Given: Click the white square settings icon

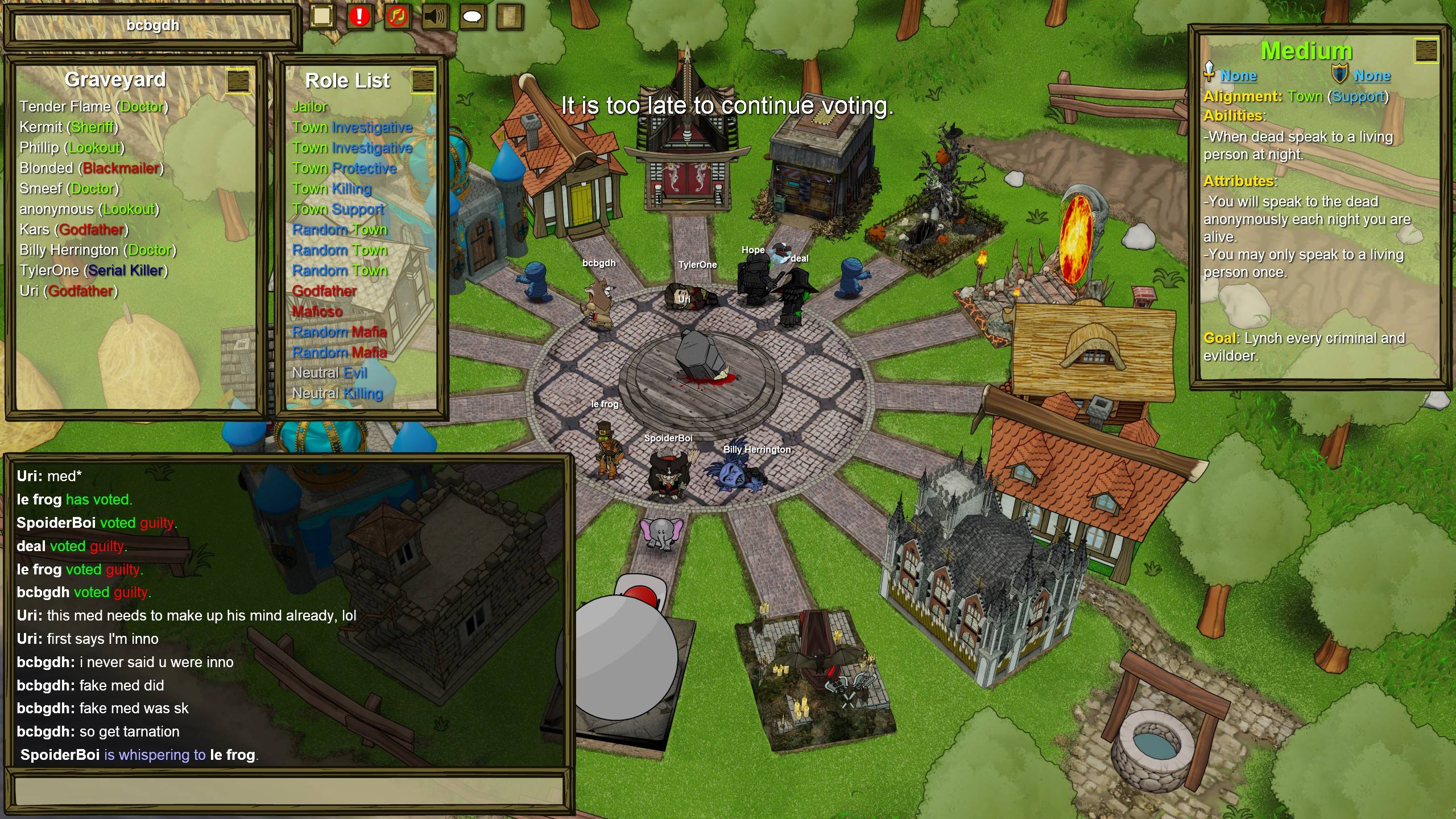Looking at the screenshot, I should [321, 15].
